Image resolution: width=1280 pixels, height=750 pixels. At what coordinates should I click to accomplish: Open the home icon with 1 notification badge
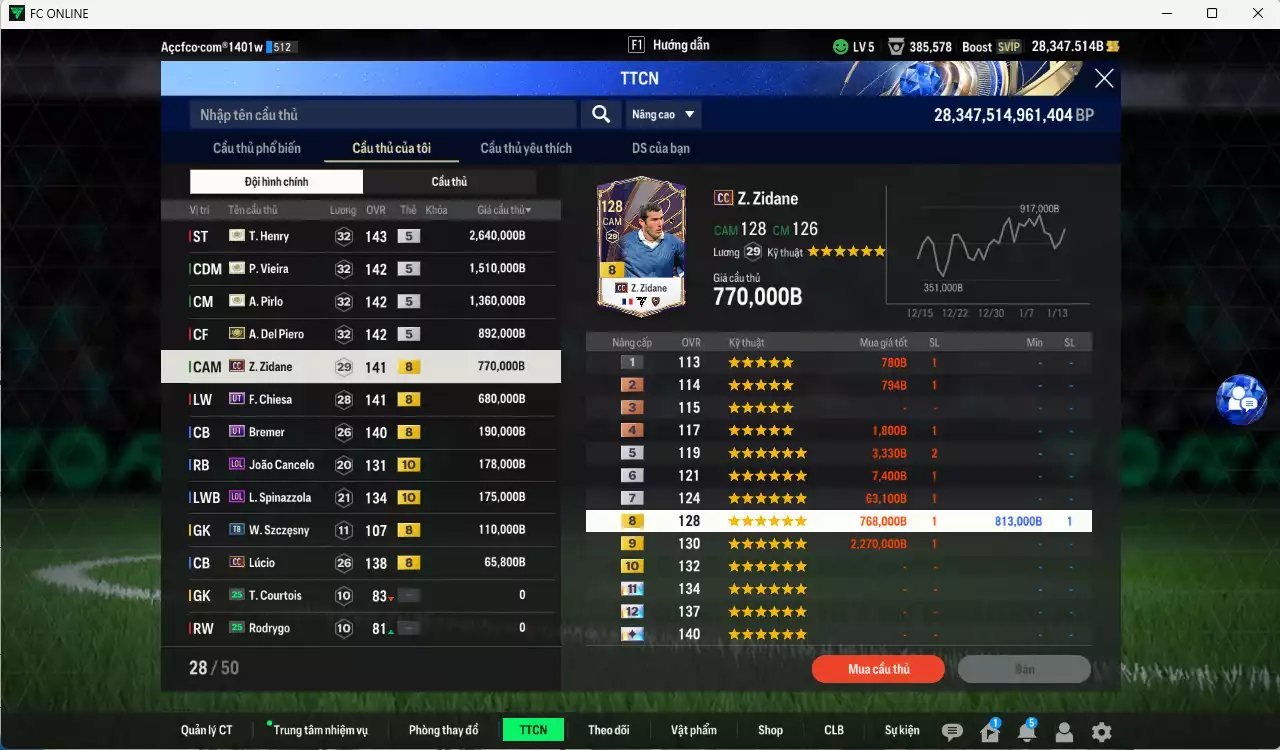coord(991,731)
